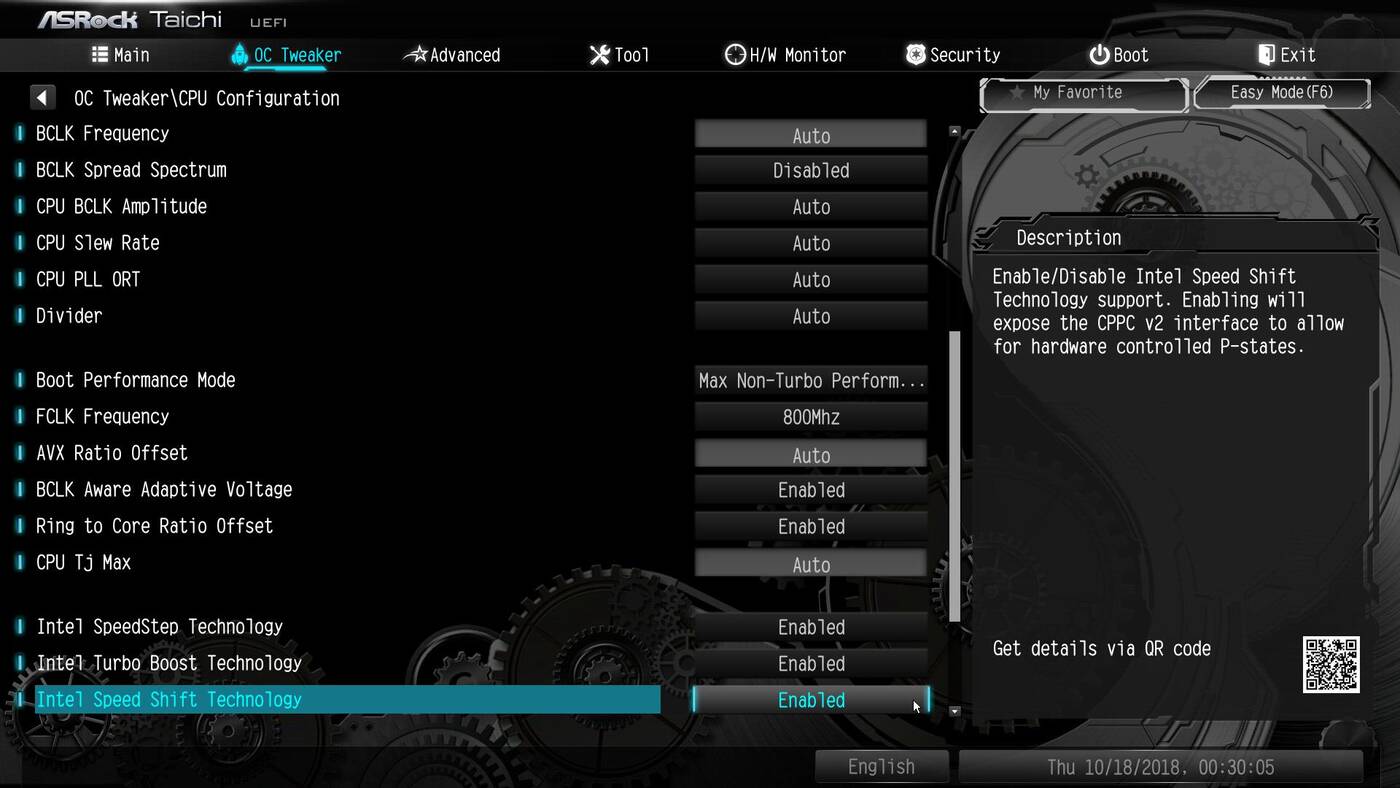Select the Intel Speed Shift Technology value

click(811, 701)
